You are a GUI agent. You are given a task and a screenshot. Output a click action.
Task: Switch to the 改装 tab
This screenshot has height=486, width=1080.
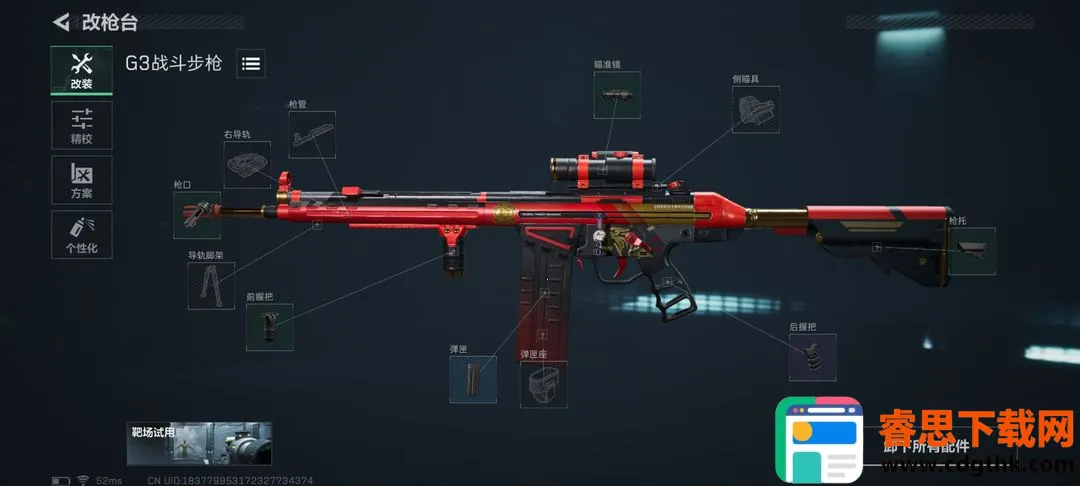81,70
